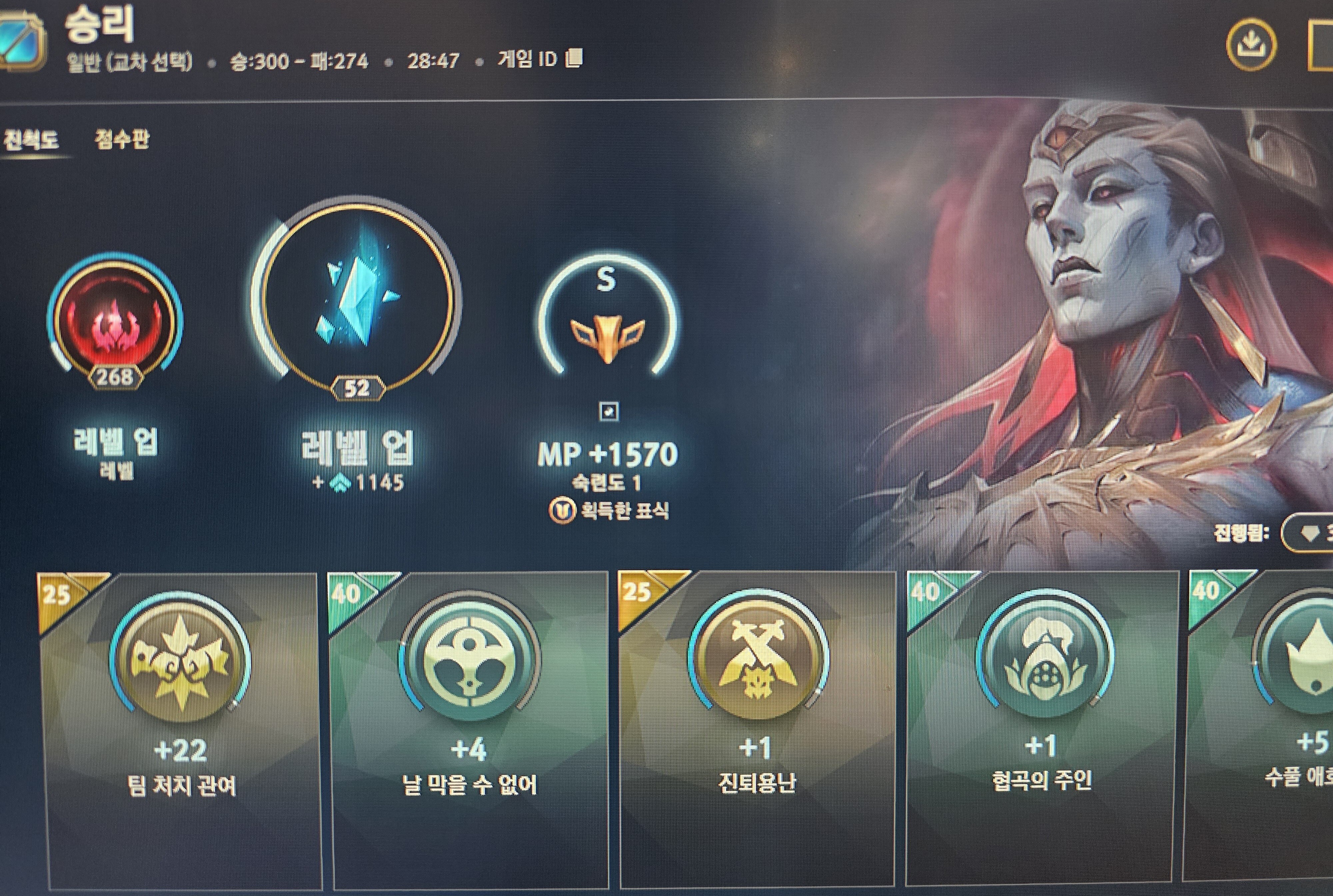Click the small square icon below mastery crest
The height and width of the screenshot is (896, 1333).
(609, 412)
